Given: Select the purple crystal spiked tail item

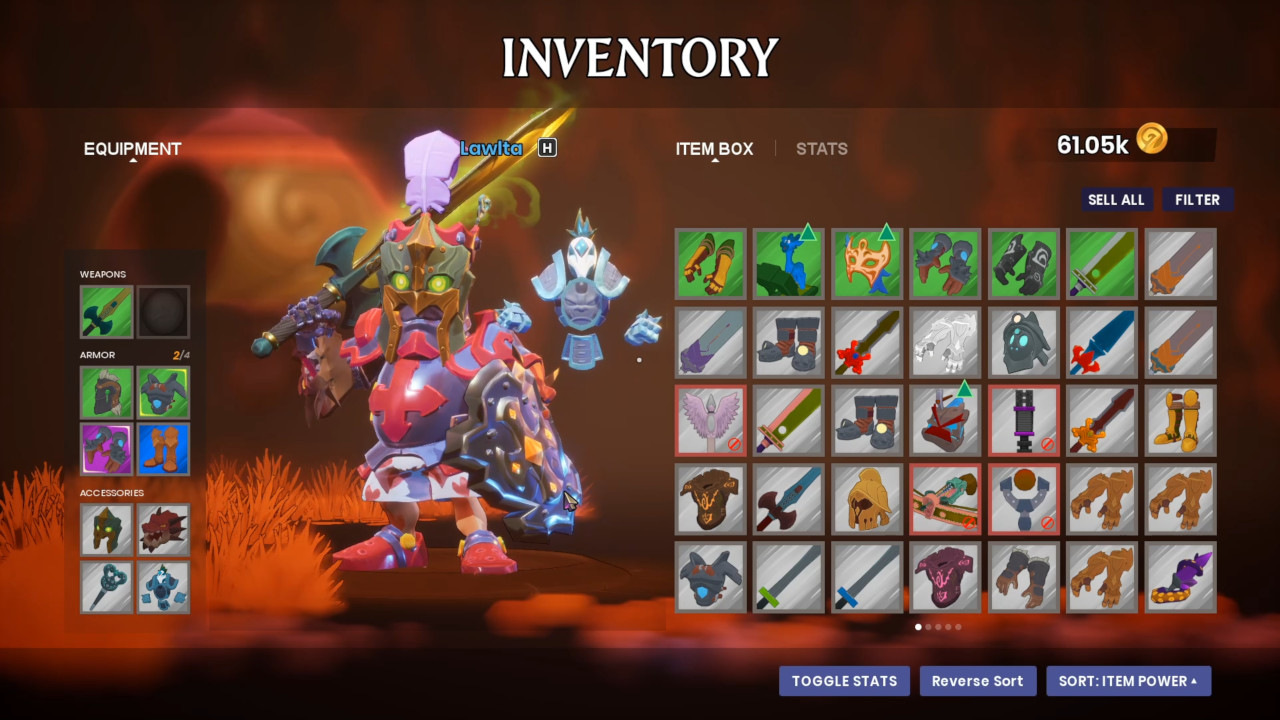Looking at the screenshot, I should point(1181,577).
